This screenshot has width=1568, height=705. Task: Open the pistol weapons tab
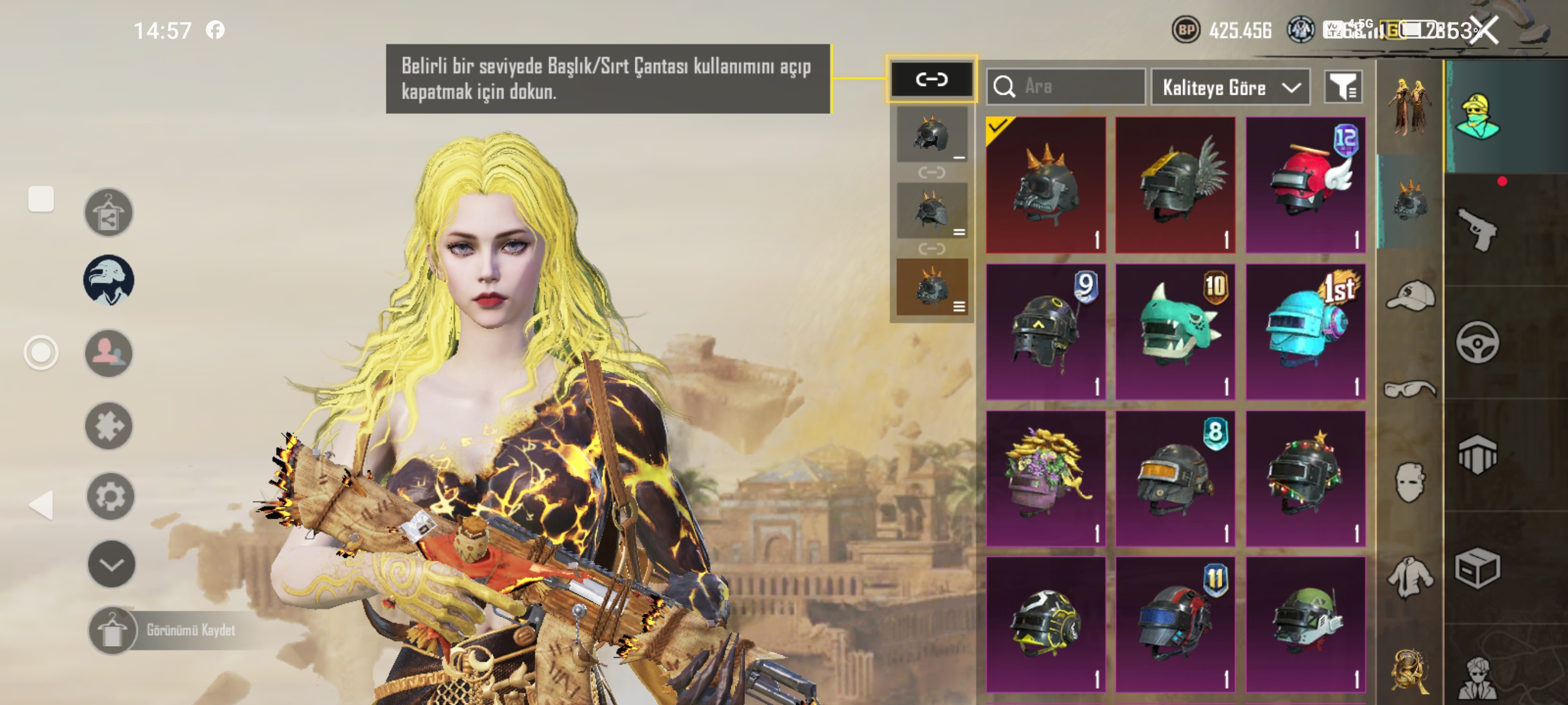point(1477,228)
